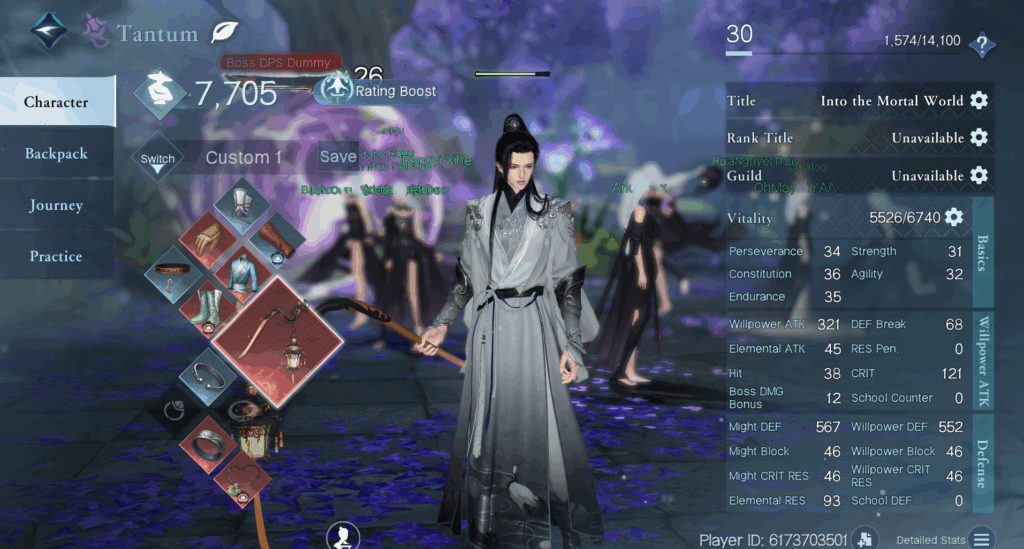Open the Backpack tab
Viewport: 1024px width, 549px height.
(x=57, y=154)
